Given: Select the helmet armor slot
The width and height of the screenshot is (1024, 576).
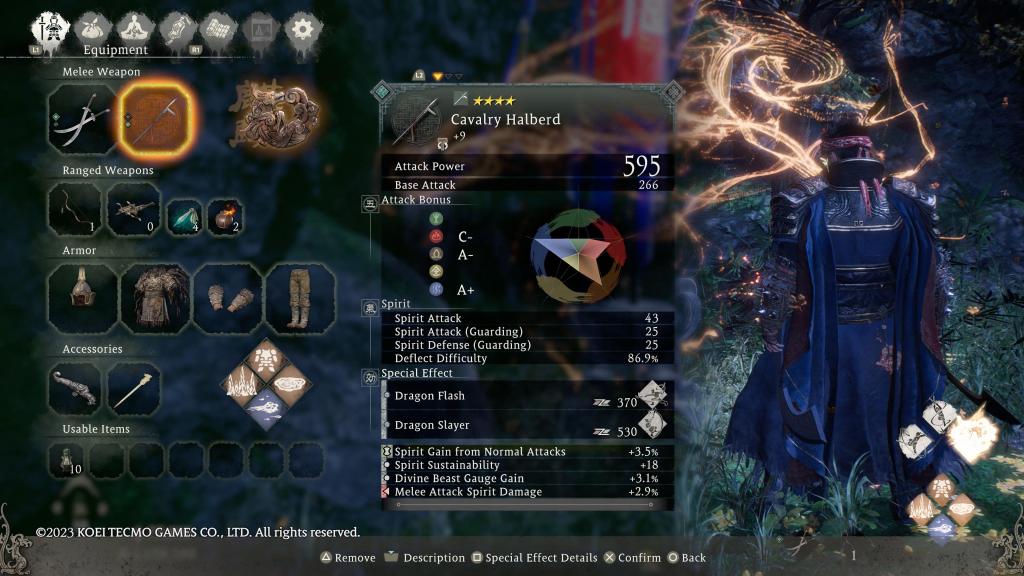Looking at the screenshot, I should point(82,298).
